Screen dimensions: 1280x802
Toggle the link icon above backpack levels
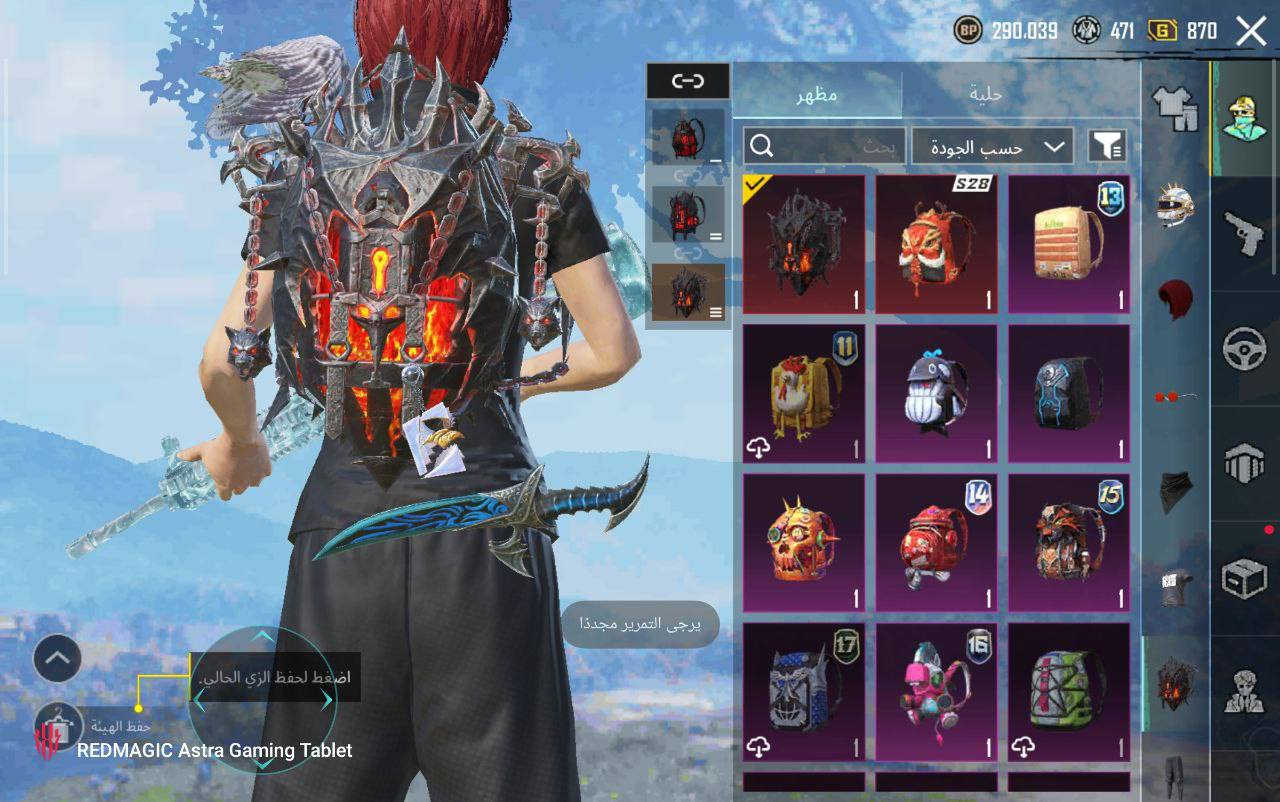point(688,81)
